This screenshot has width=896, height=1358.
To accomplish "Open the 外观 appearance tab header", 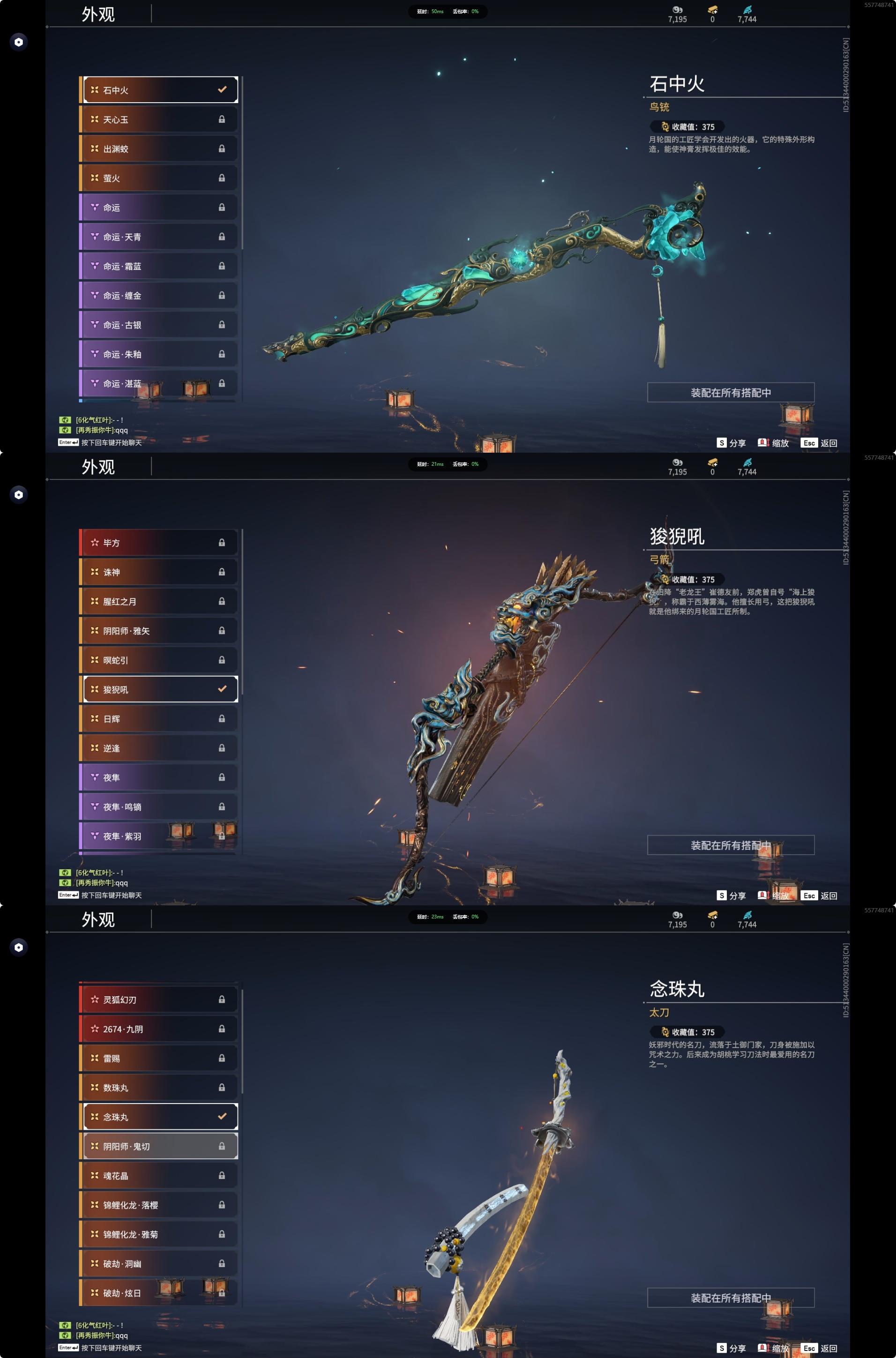I will pyautogui.click(x=98, y=14).
